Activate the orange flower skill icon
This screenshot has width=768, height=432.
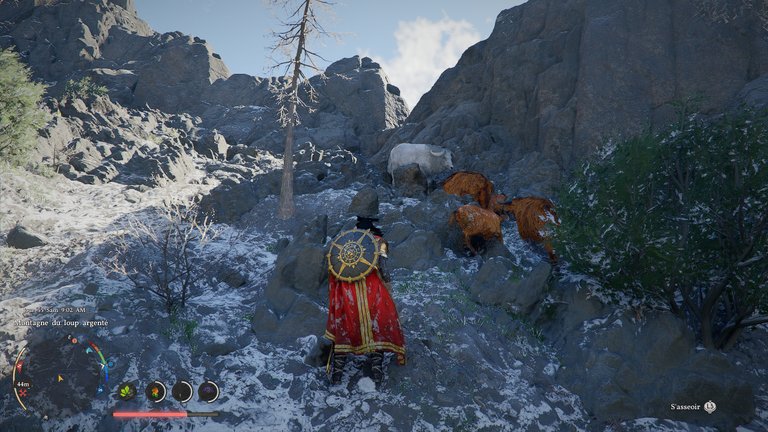[x=155, y=391]
